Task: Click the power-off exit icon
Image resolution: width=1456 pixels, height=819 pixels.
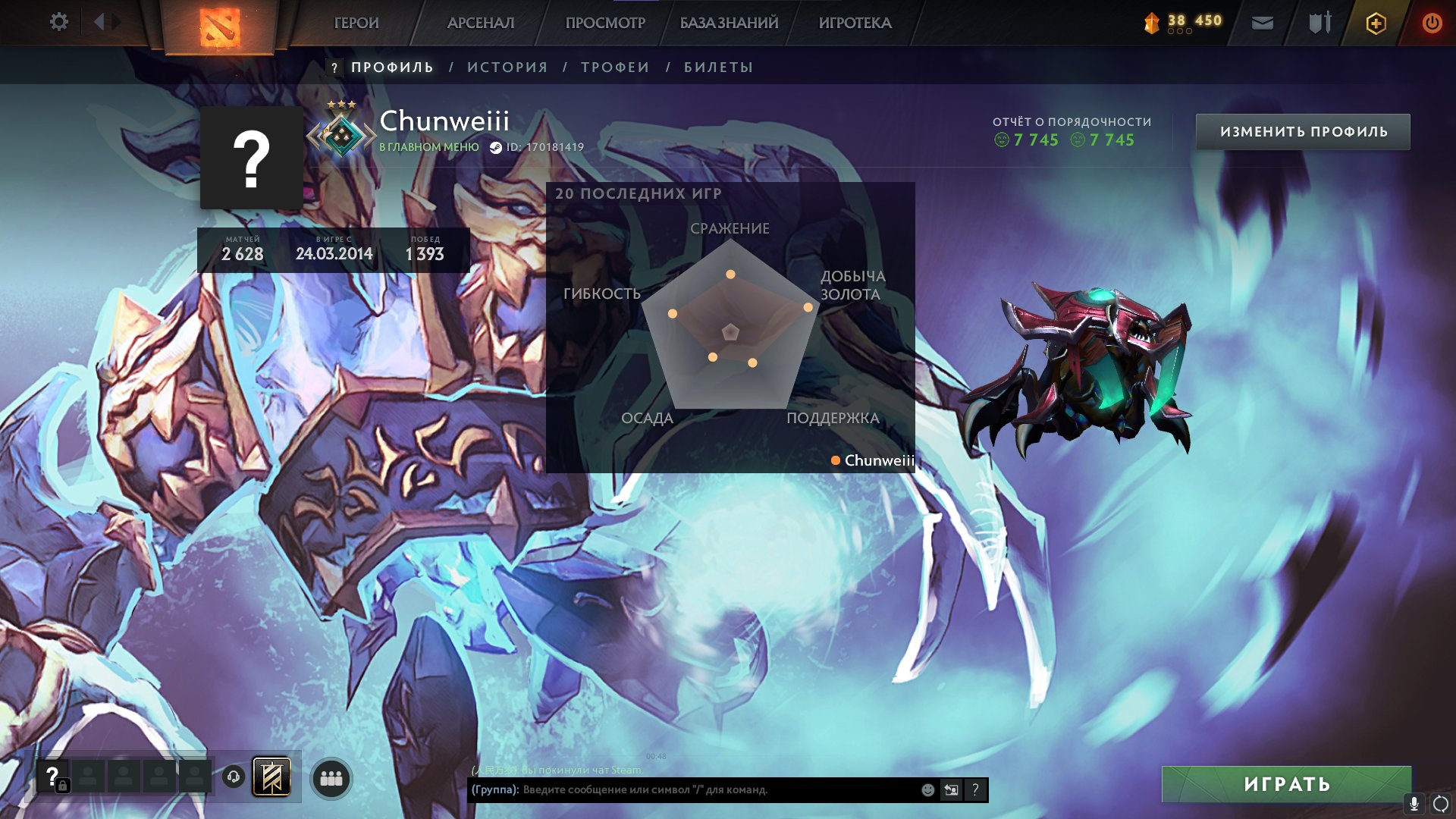Action: [1432, 22]
